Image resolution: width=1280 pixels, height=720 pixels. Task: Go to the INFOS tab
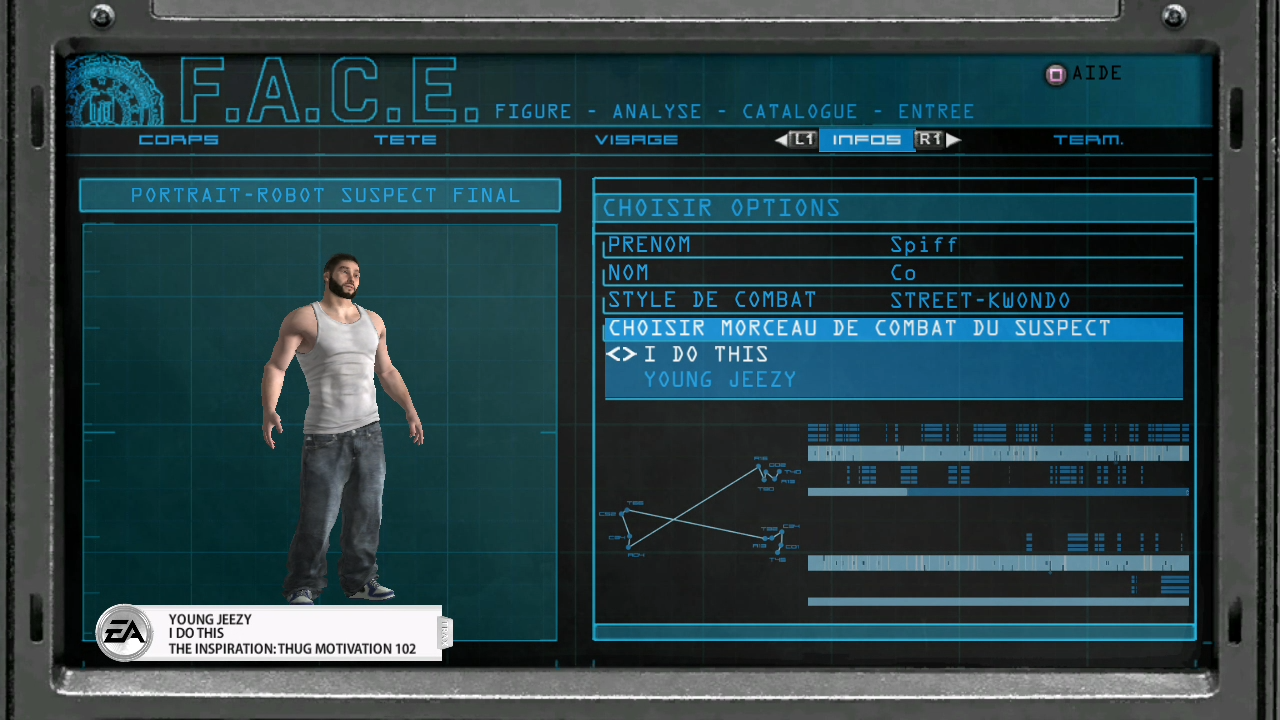(x=866, y=140)
